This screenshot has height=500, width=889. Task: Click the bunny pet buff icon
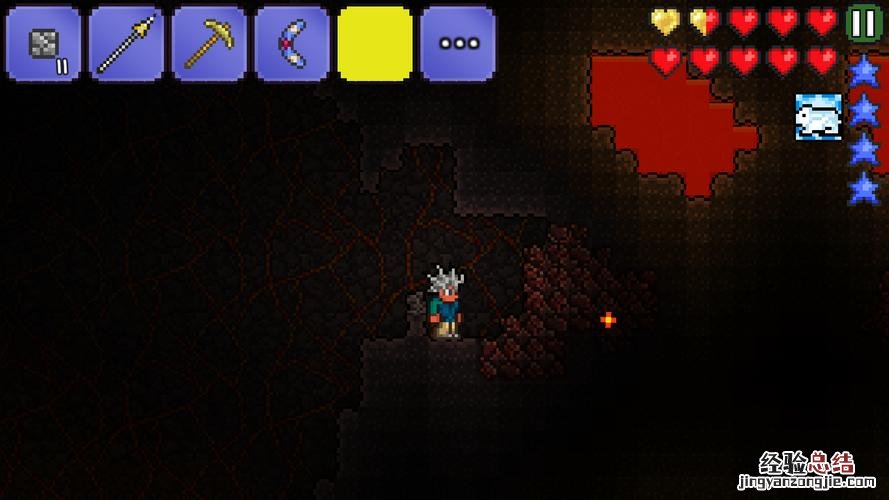point(818,116)
